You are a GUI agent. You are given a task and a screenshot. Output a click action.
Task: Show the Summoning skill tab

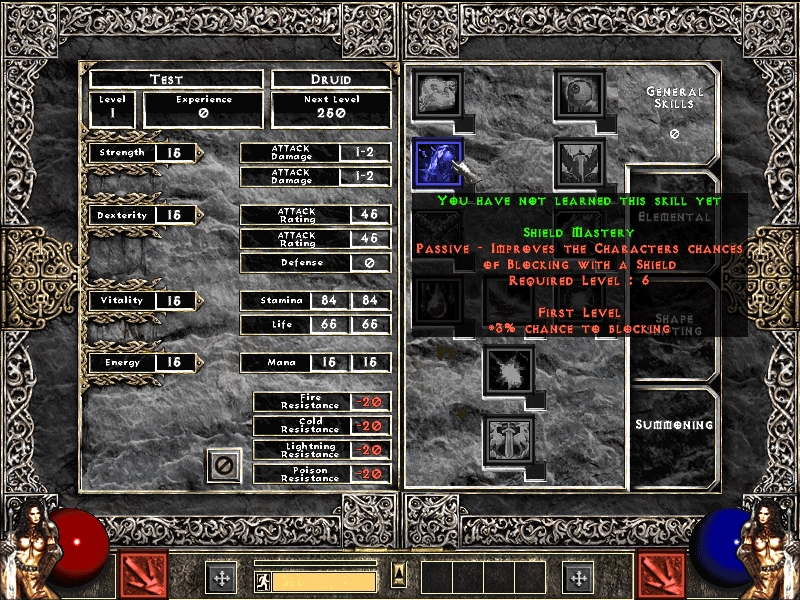[674, 425]
